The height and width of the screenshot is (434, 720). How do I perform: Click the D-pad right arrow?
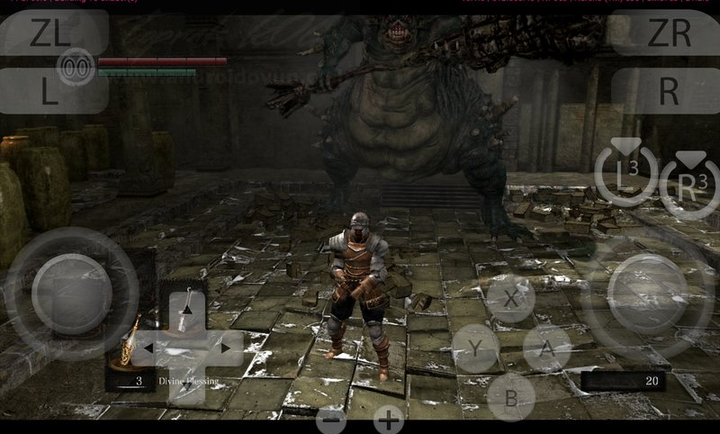coord(227,348)
